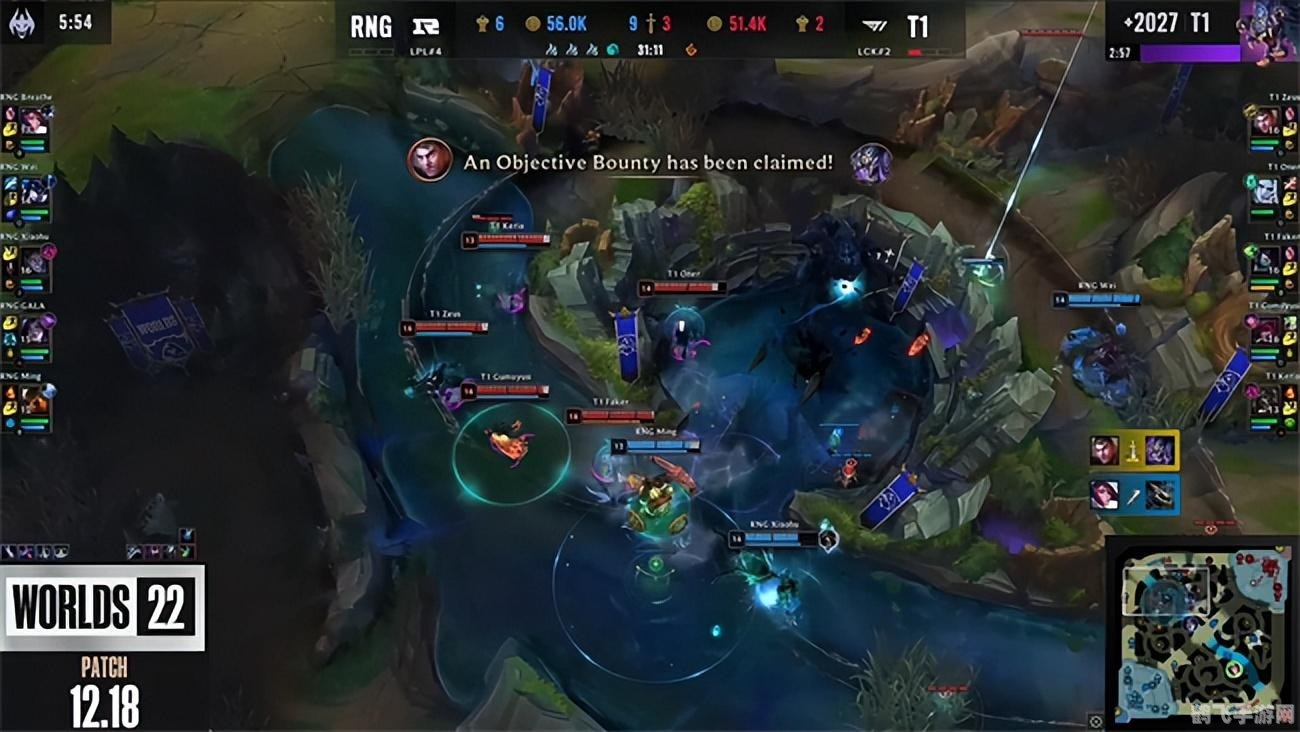
Task: Click the T1 team logo on scoreboard
Action: (x=873, y=26)
